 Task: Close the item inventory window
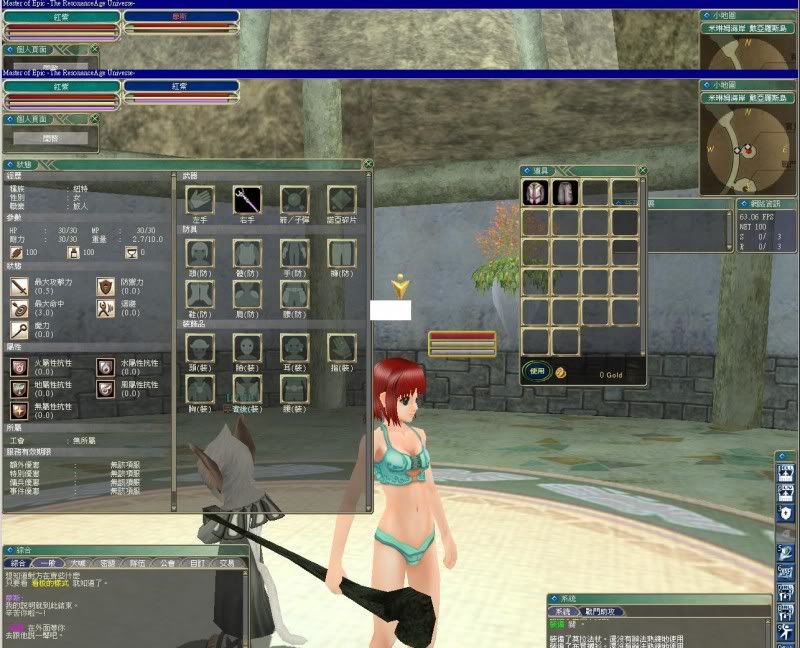[642, 171]
